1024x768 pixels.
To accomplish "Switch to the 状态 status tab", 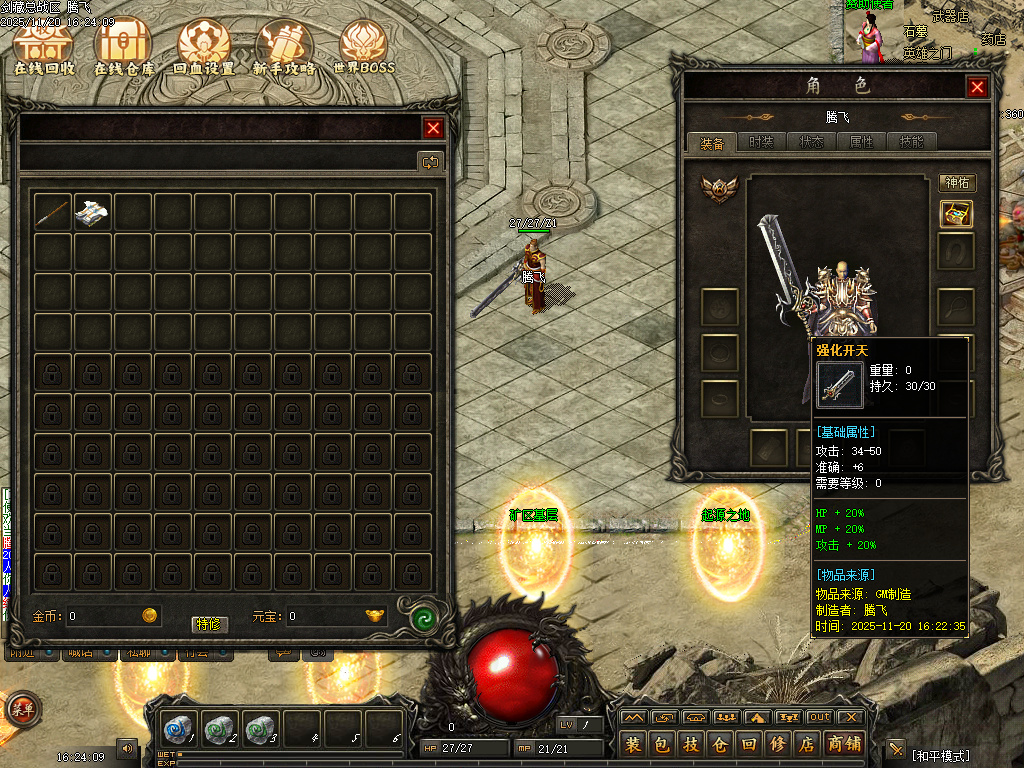I will (812, 143).
